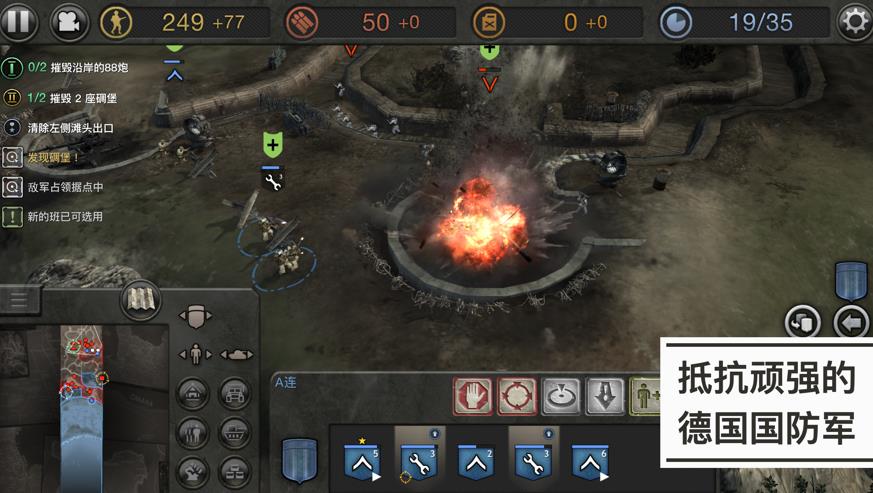Open the tactical map view
873x493 pixels.
[x=141, y=300]
